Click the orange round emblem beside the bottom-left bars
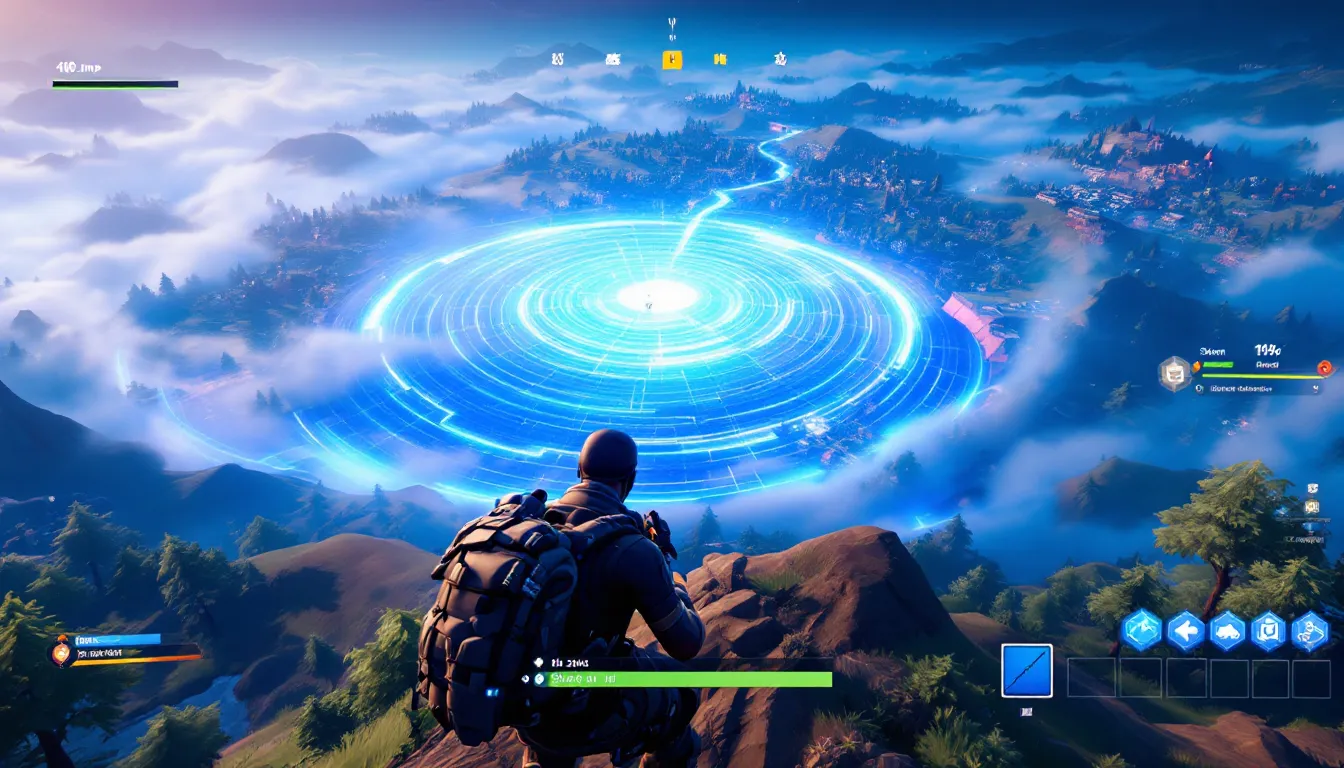1344x768 pixels. click(x=60, y=653)
